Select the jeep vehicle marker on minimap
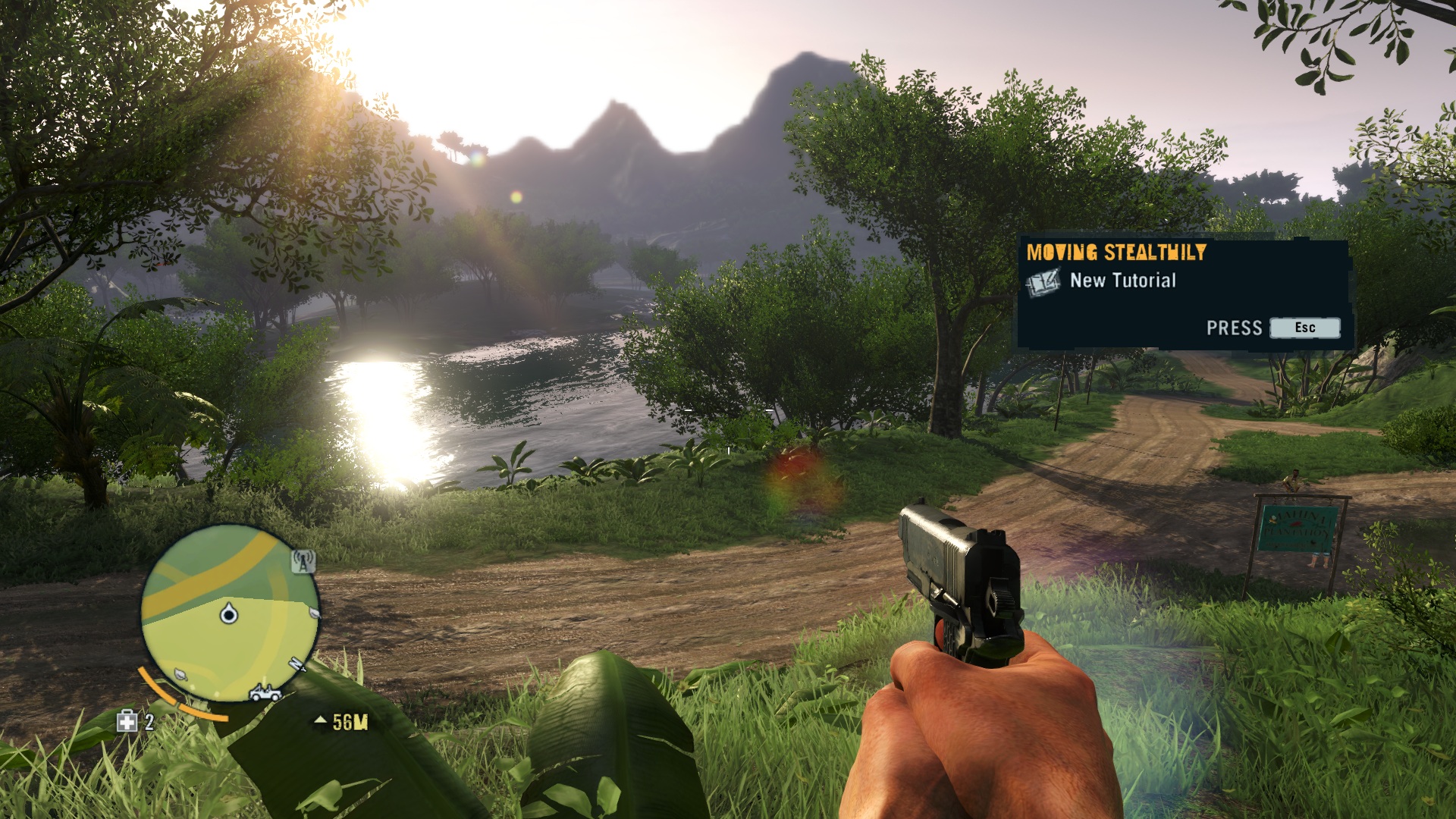This screenshot has width=1456, height=819. (x=265, y=692)
